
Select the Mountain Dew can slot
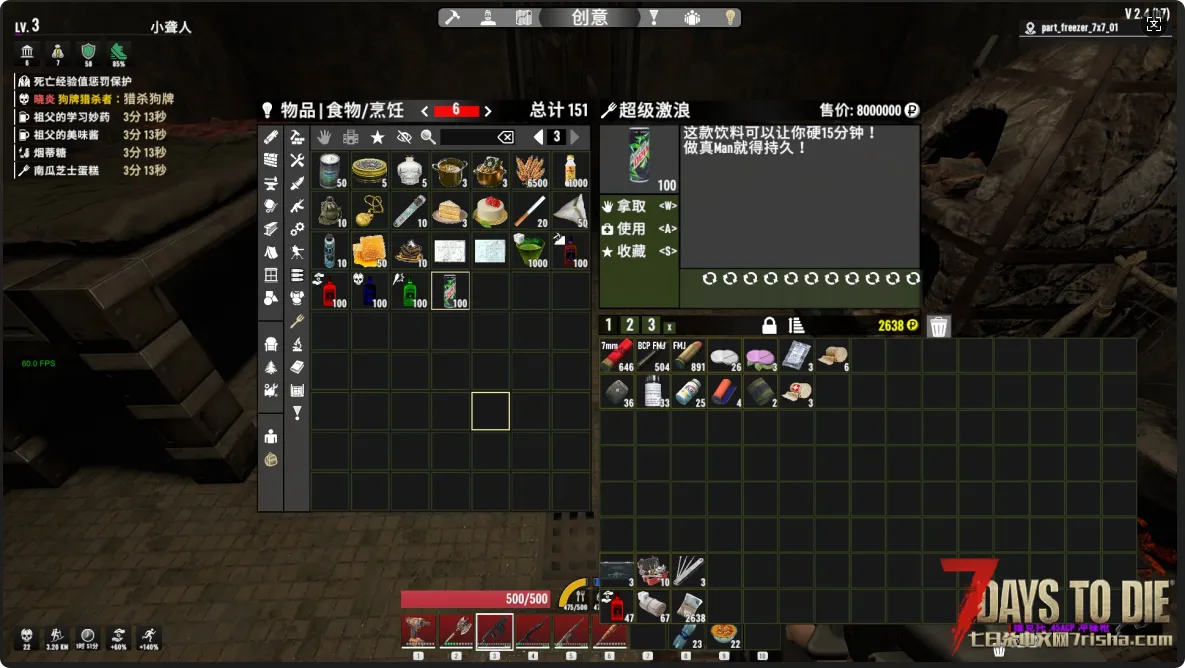pos(450,291)
